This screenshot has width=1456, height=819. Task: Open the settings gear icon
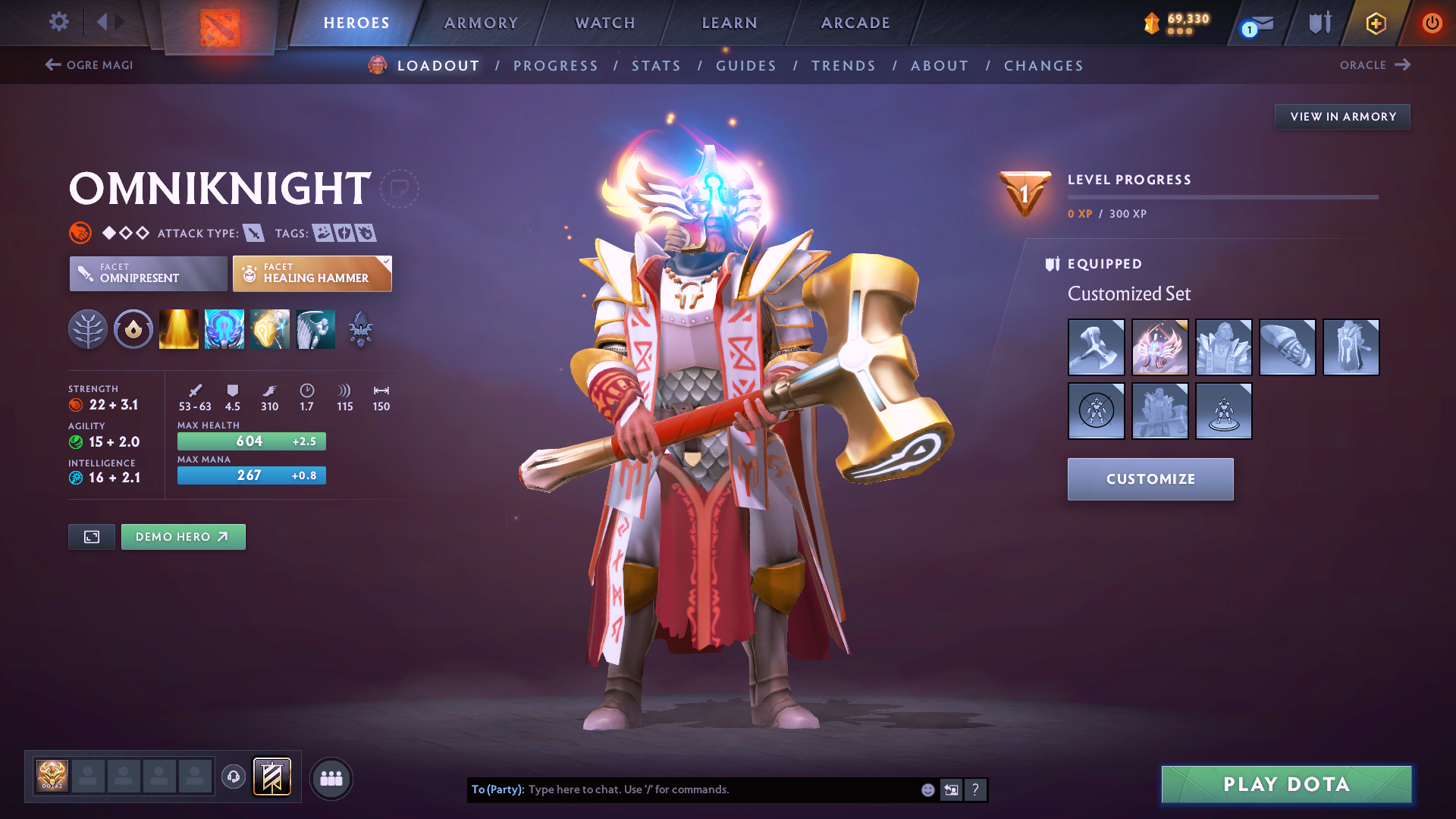(58, 22)
